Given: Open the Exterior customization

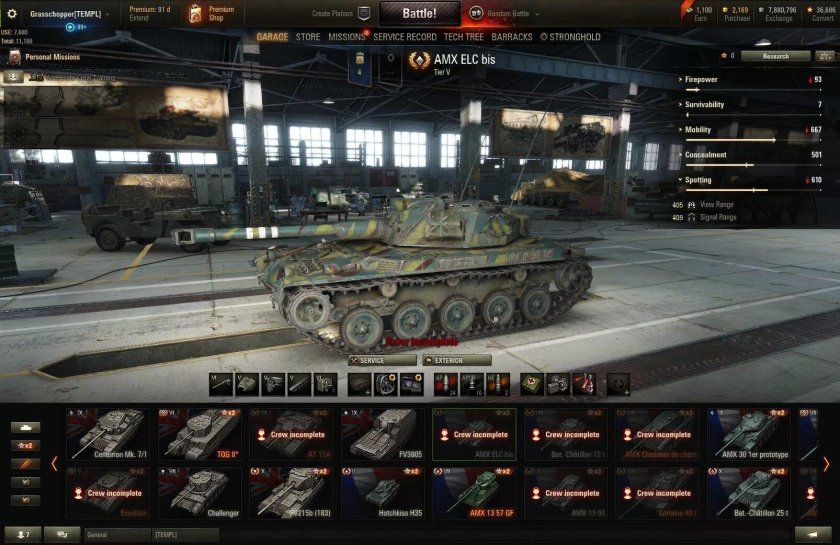Looking at the screenshot, I should 457,360.
